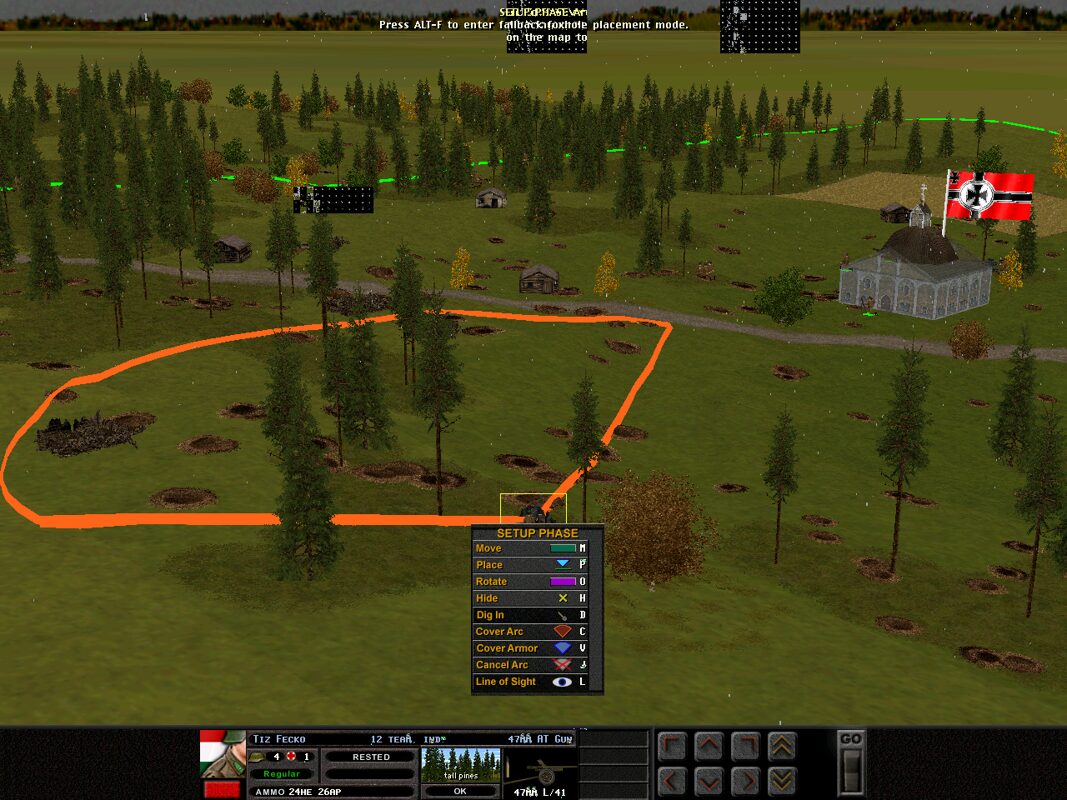Open the Tiz Fecko soldier portrait
This screenshot has width=1067, height=800.
click(222, 754)
